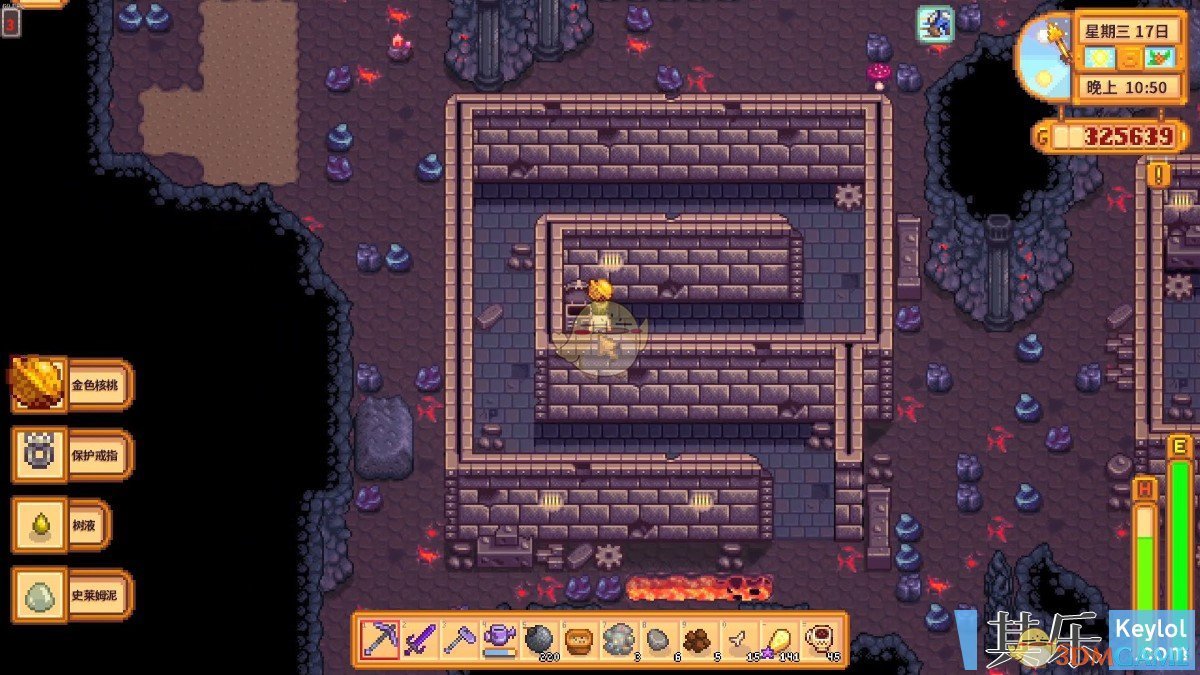Select the bomb stack of 220
The height and width of the screenshot is (675, 1200).
[539, 639]
